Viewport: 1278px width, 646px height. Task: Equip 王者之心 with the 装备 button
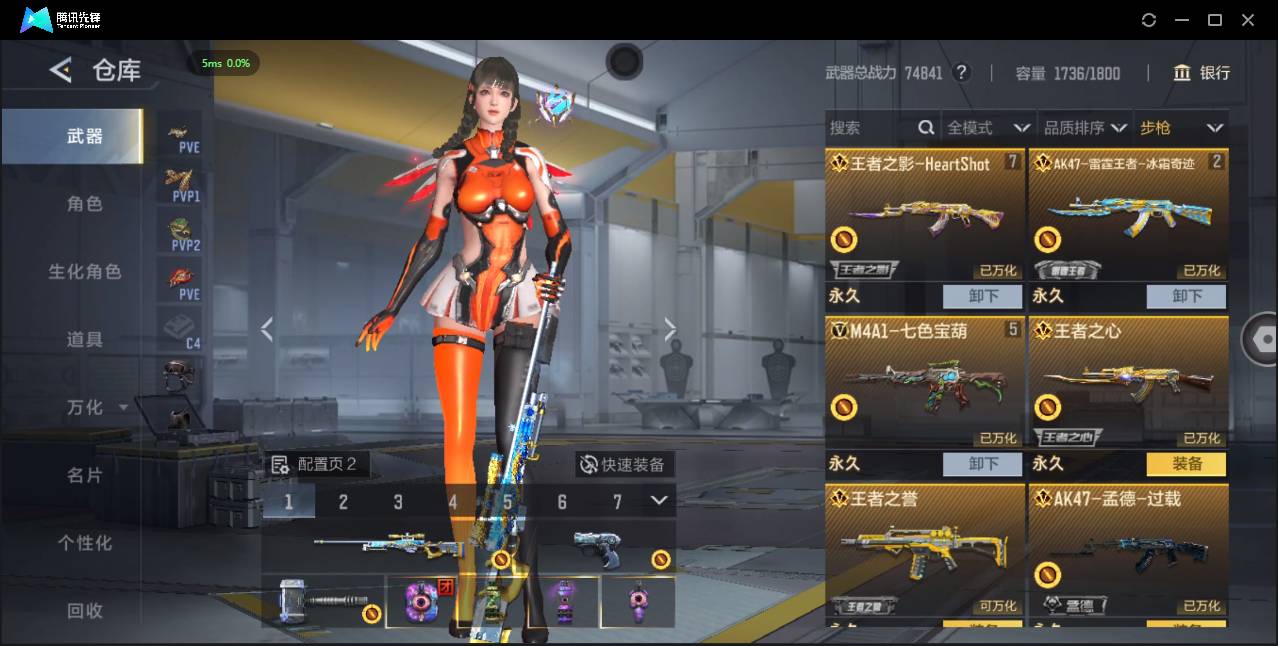tap(1187, 464)
